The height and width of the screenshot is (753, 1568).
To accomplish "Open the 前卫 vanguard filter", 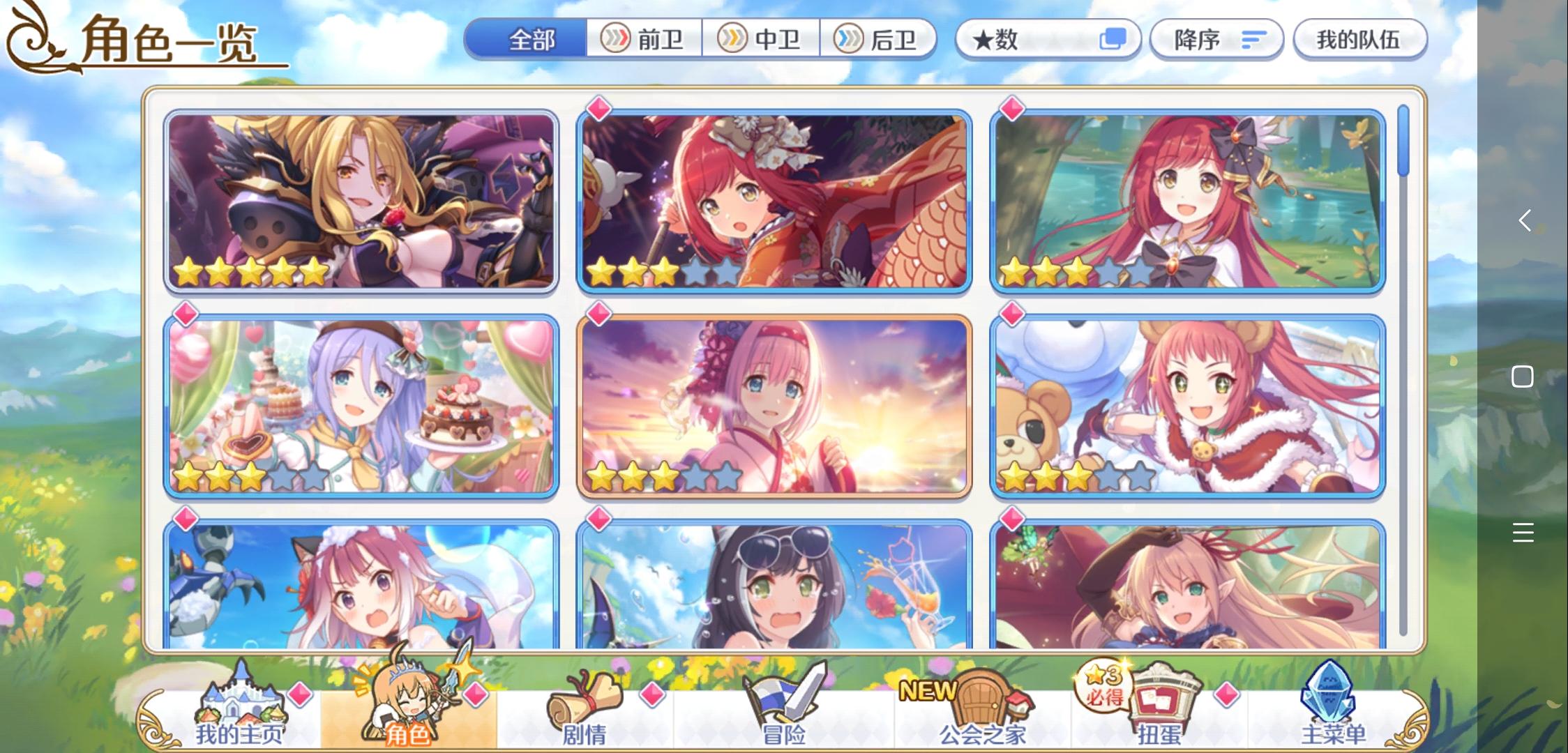I will click(x=642, y=39).
